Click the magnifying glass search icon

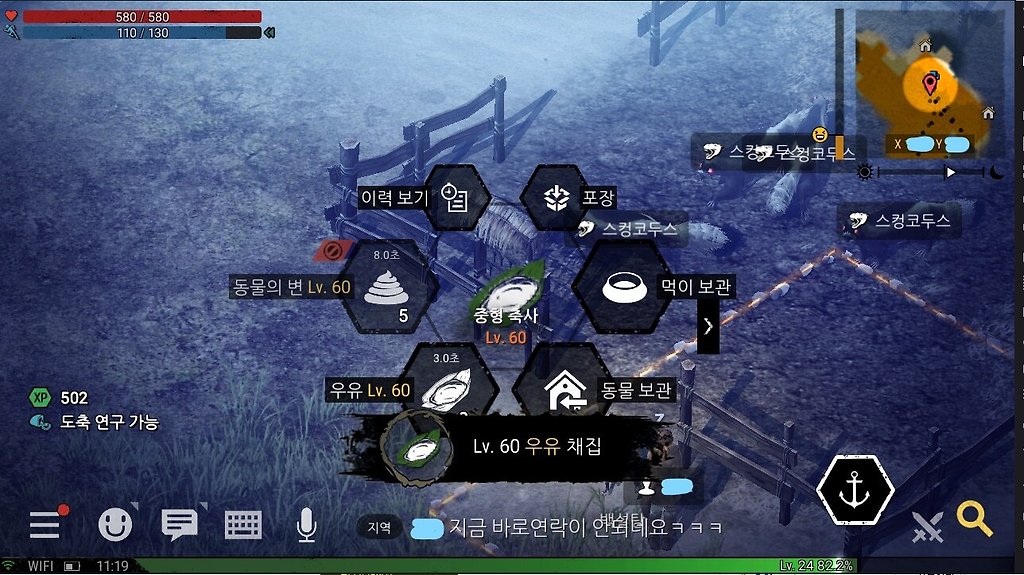tap(974, 518)
